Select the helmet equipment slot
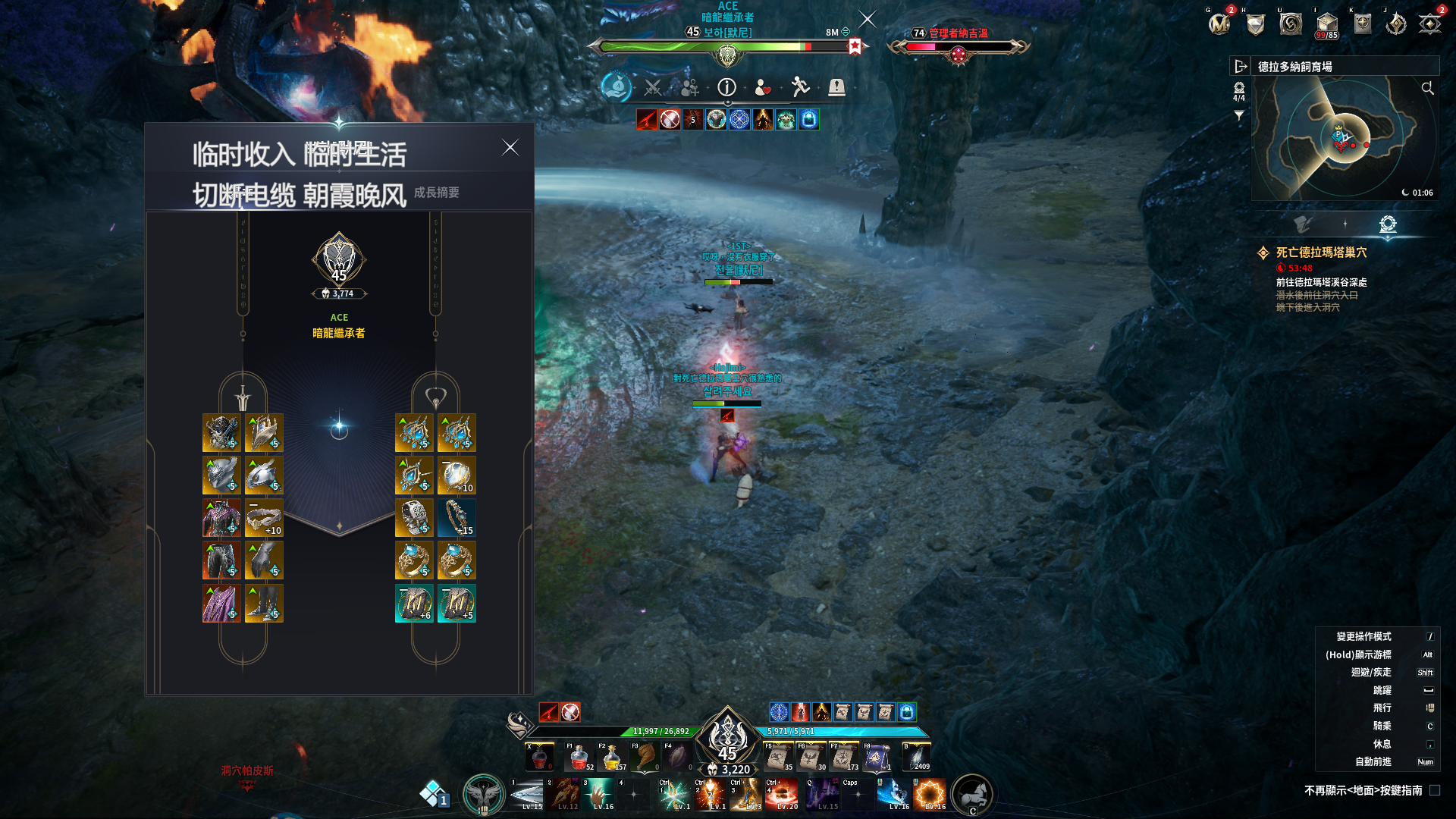Screen dimensions: 1456x819 tap(221, 433)
